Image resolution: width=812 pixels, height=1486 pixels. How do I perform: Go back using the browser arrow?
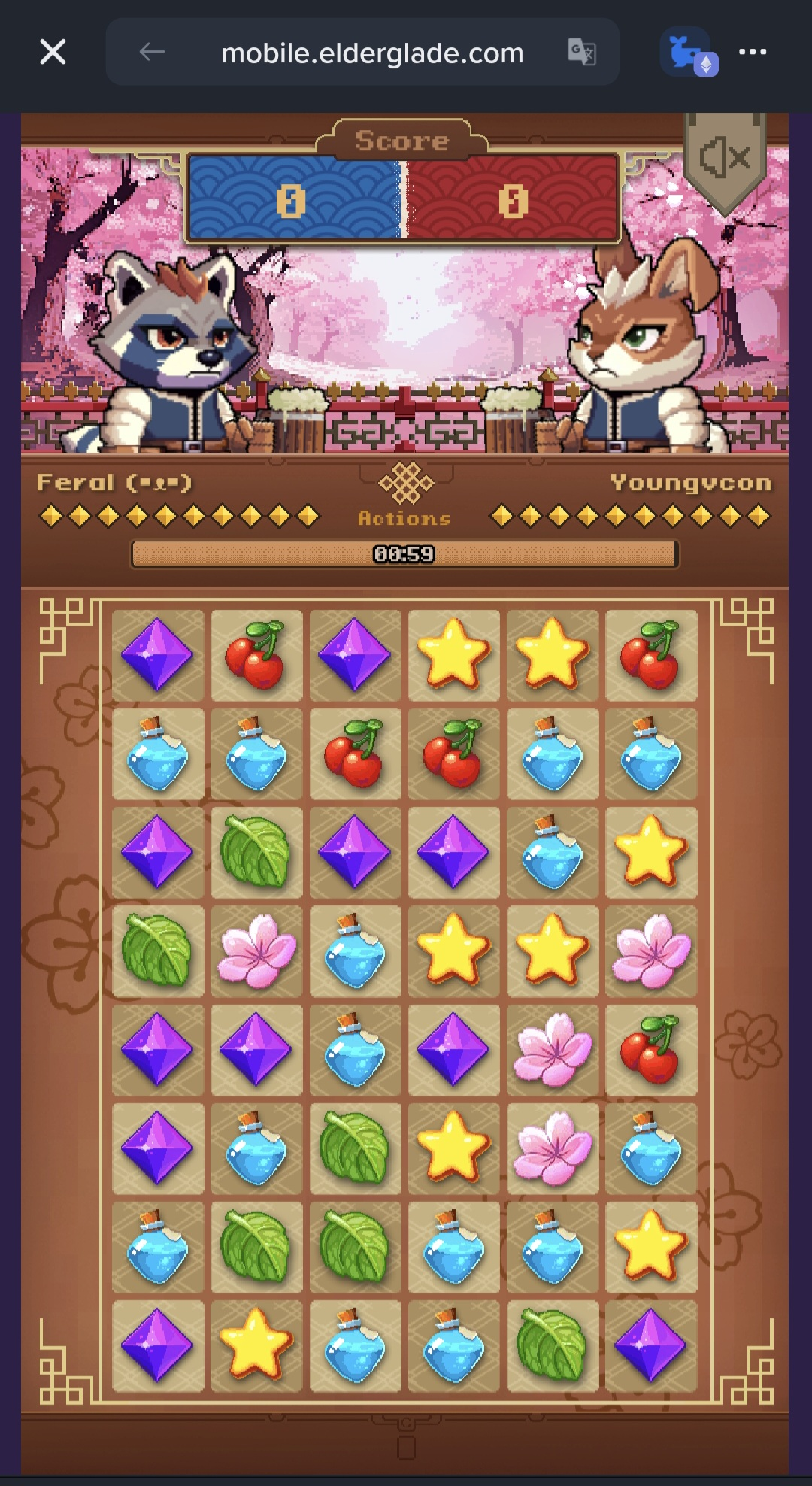tap(152, 52)
